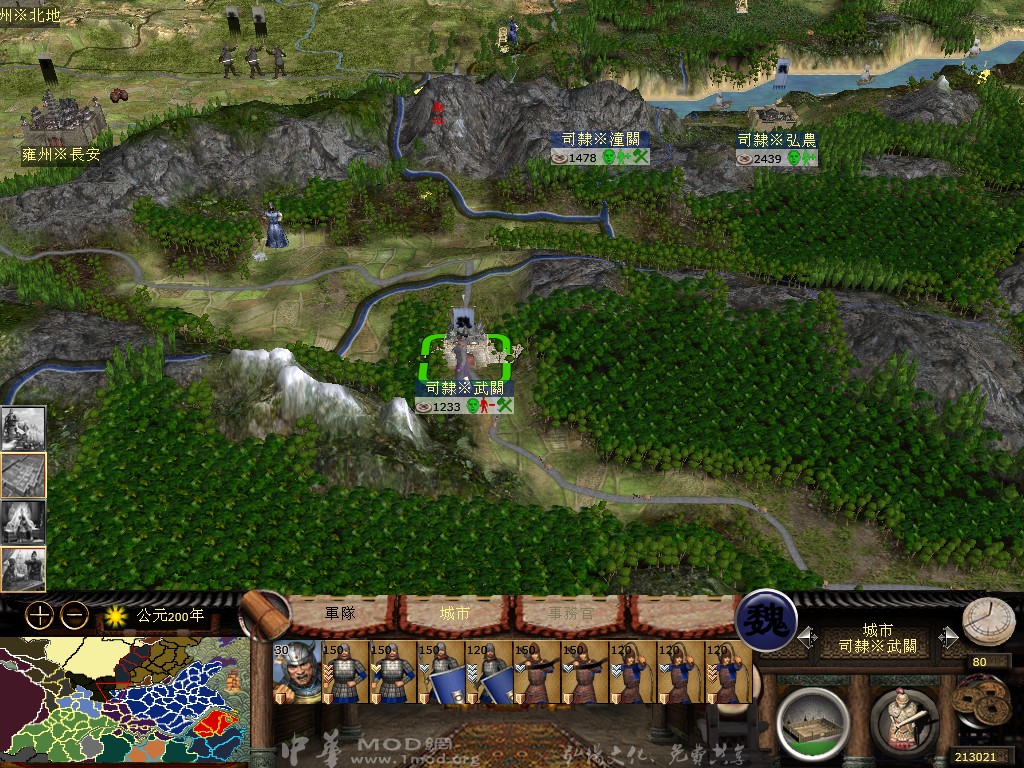The width and height of the screenshot is (1024, 768).
Task: Switch to the 軍隊 army tab
Action: tap(340, 613)
